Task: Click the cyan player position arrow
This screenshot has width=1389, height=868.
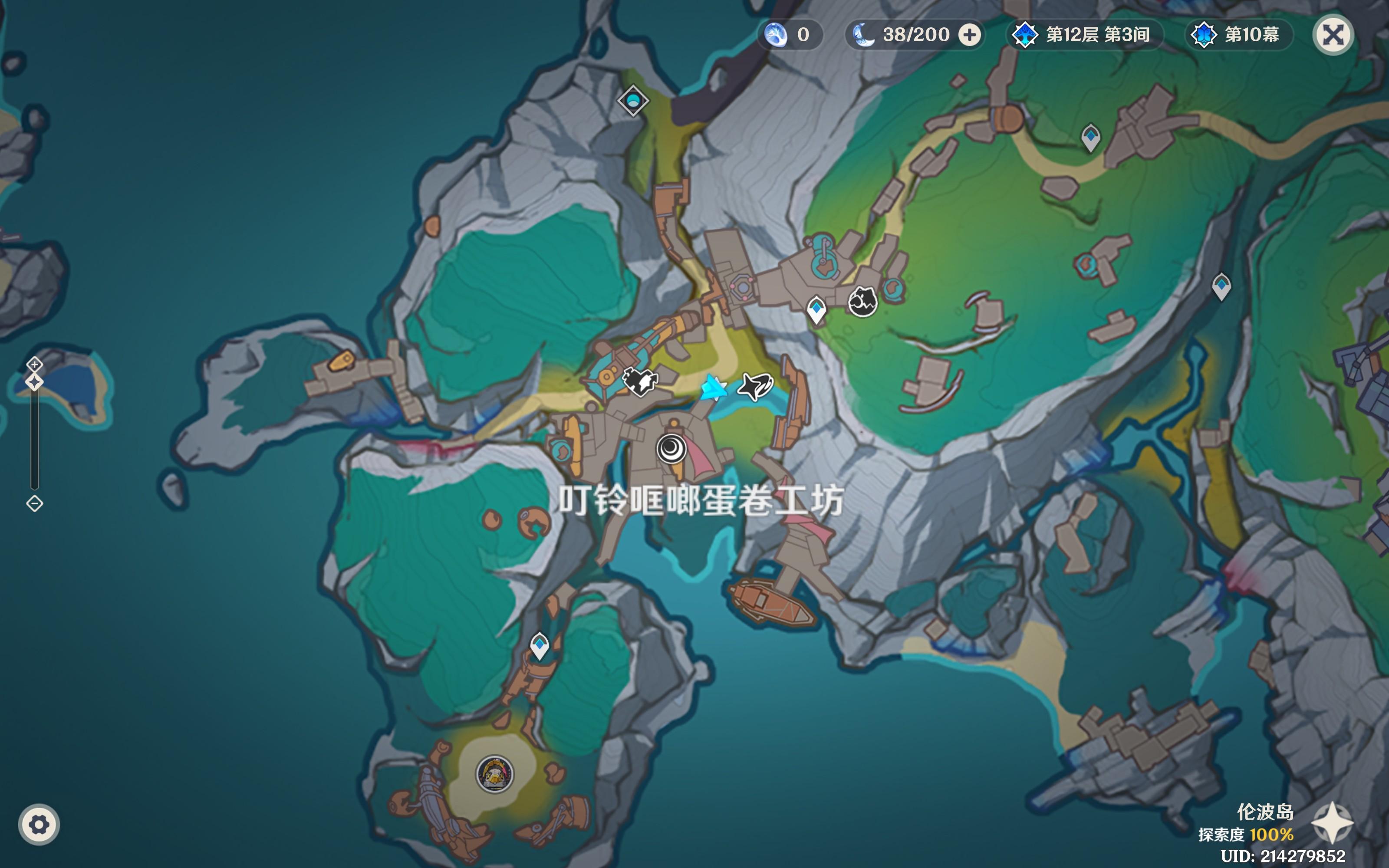Action: [x=714, y=388]
